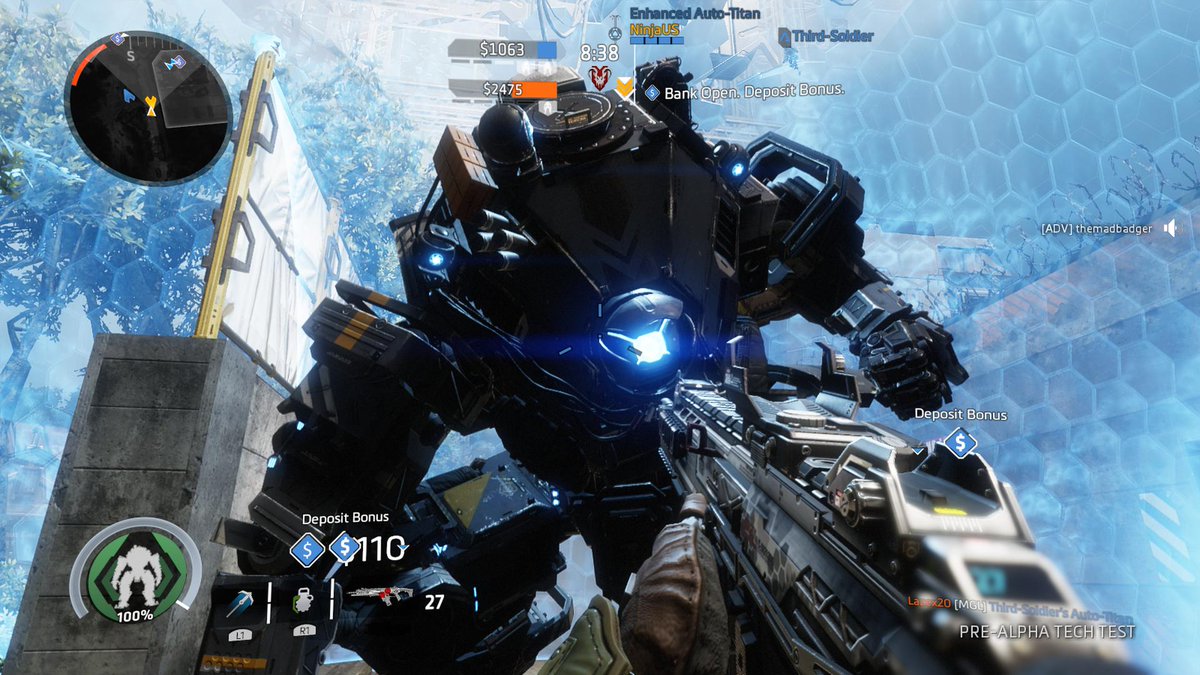This screenshot has height=675, width=1200.
Task: Select the yellow objective marker on minimap
Action: (151, 105)
